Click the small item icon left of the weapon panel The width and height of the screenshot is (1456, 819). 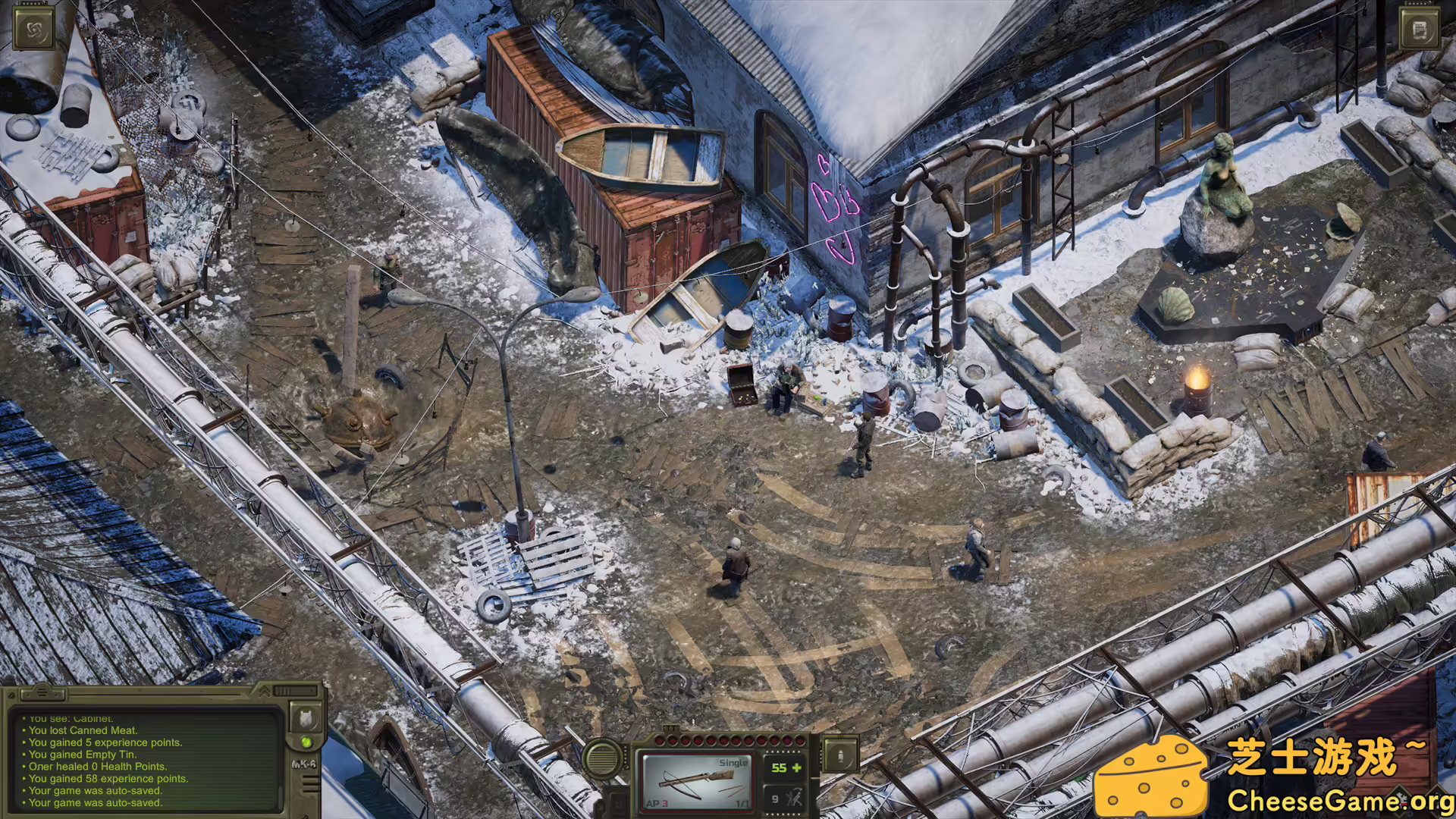[616, 802]
